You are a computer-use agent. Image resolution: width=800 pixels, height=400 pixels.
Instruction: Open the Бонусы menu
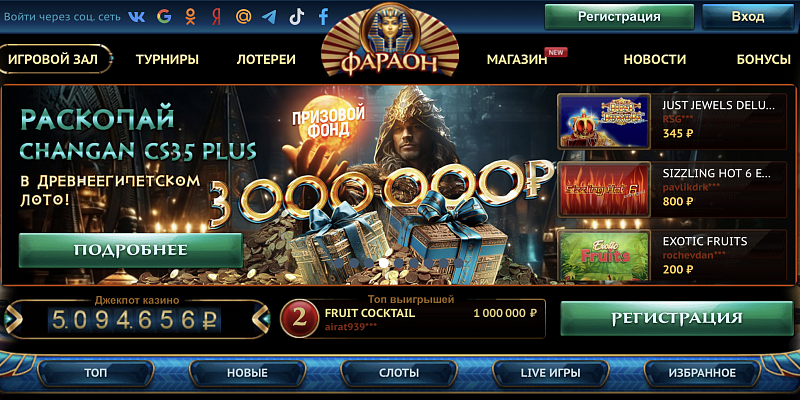(x=763, y=59)
